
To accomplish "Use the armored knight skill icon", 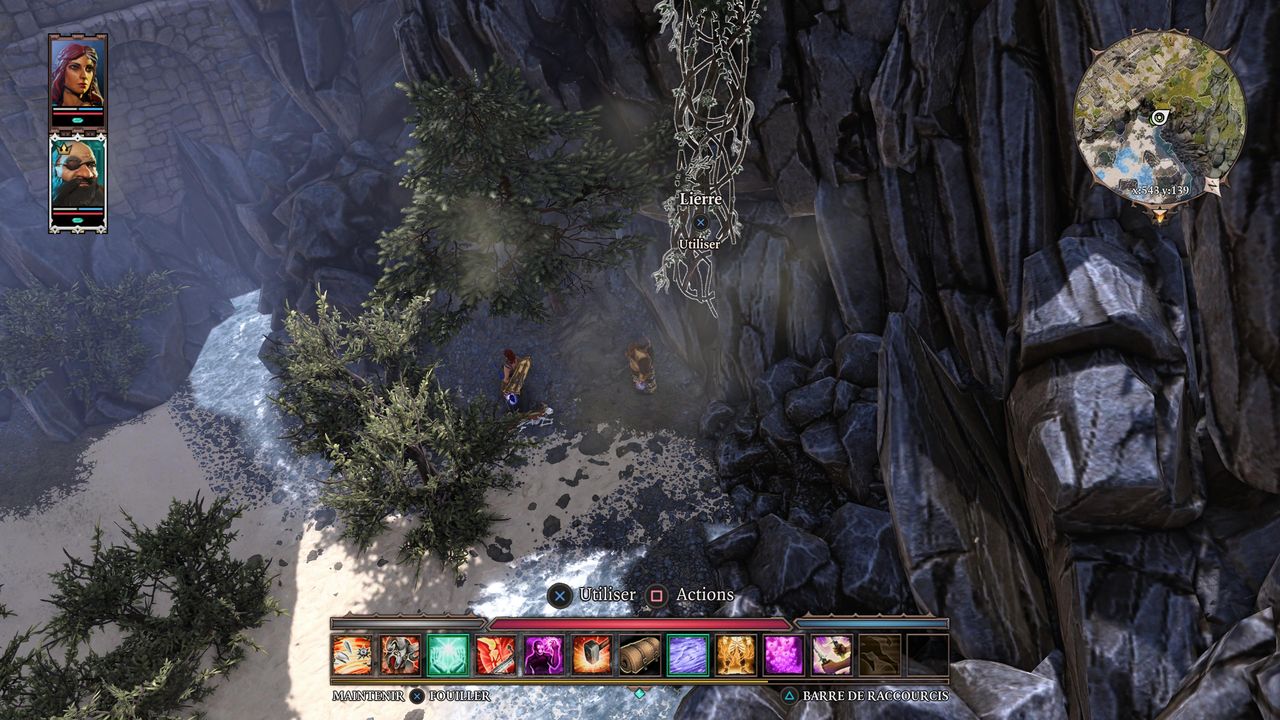I will 400,655.
